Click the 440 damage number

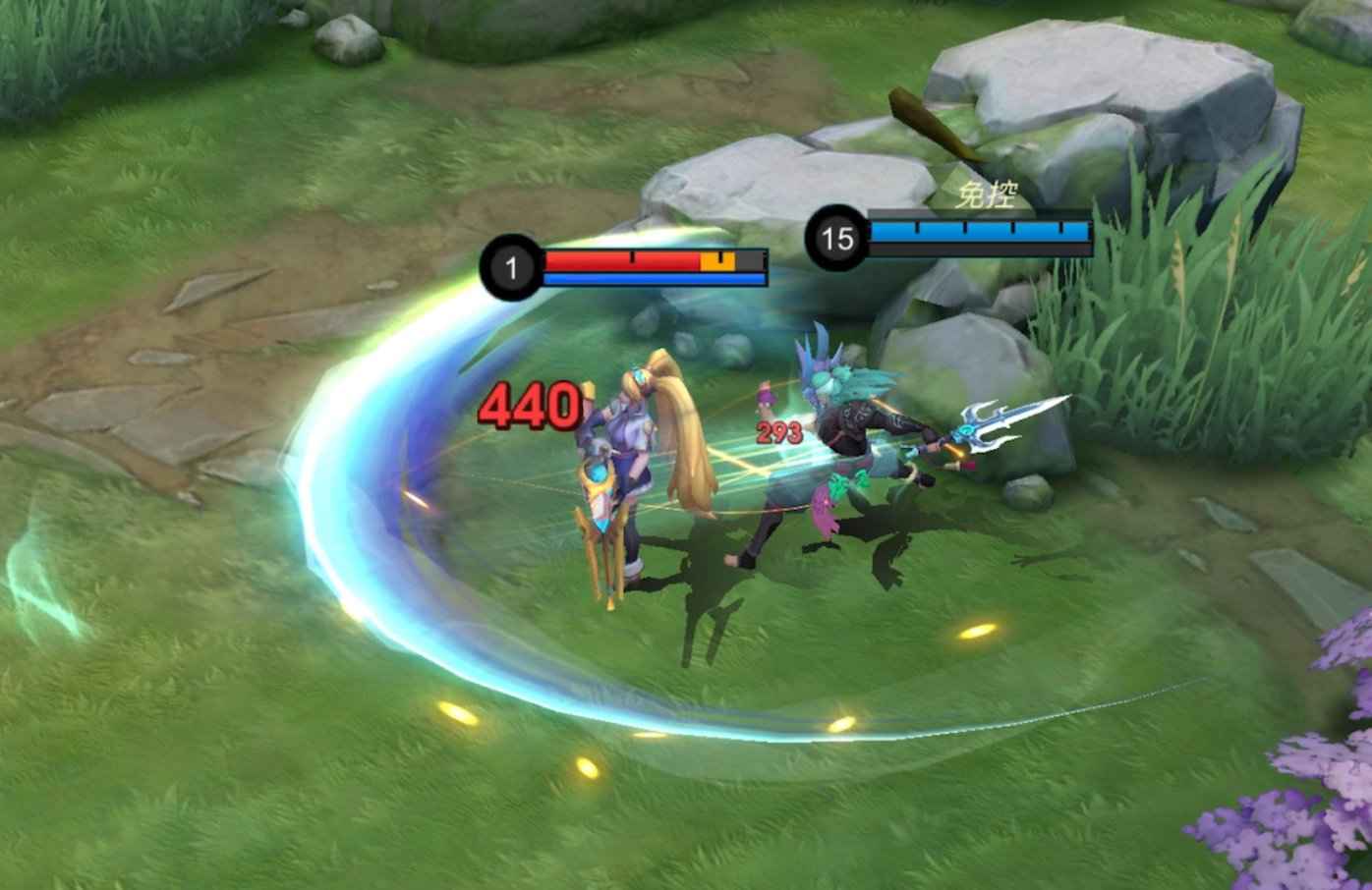coord(531,406)
